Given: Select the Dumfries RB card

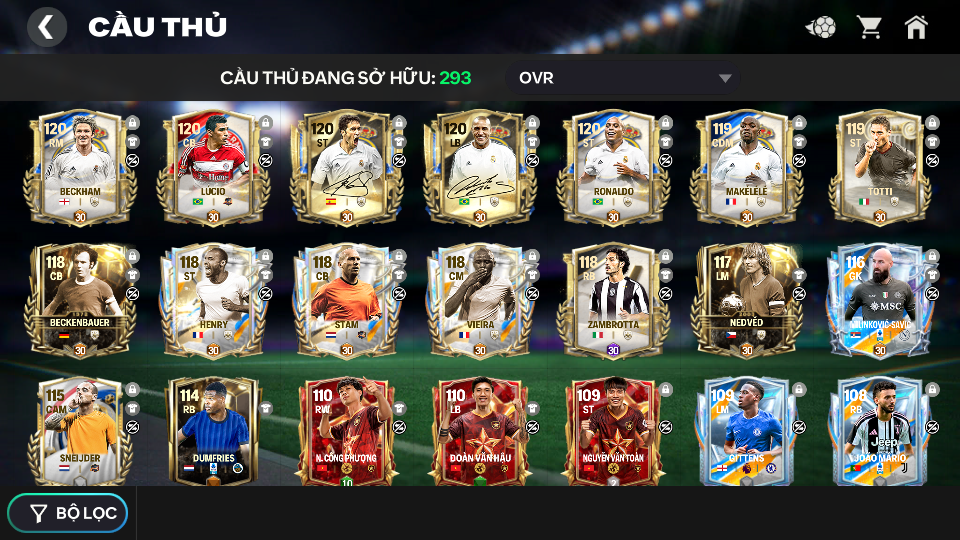Looking at the screenshot, I should click(213, 430).
